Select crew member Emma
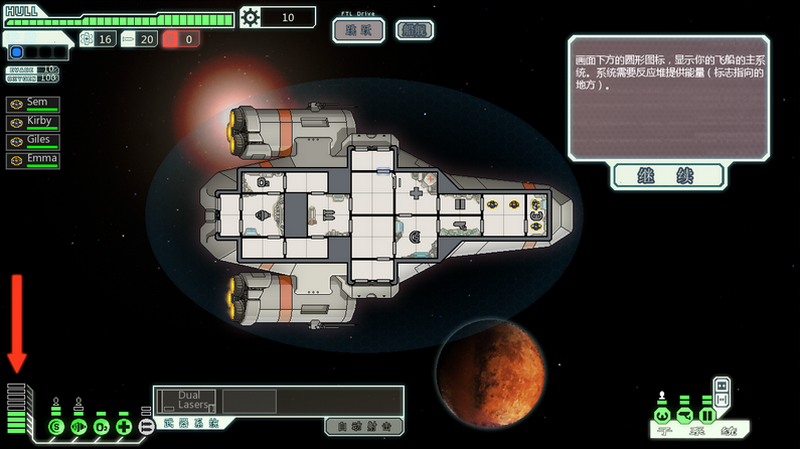 point(33,159)
